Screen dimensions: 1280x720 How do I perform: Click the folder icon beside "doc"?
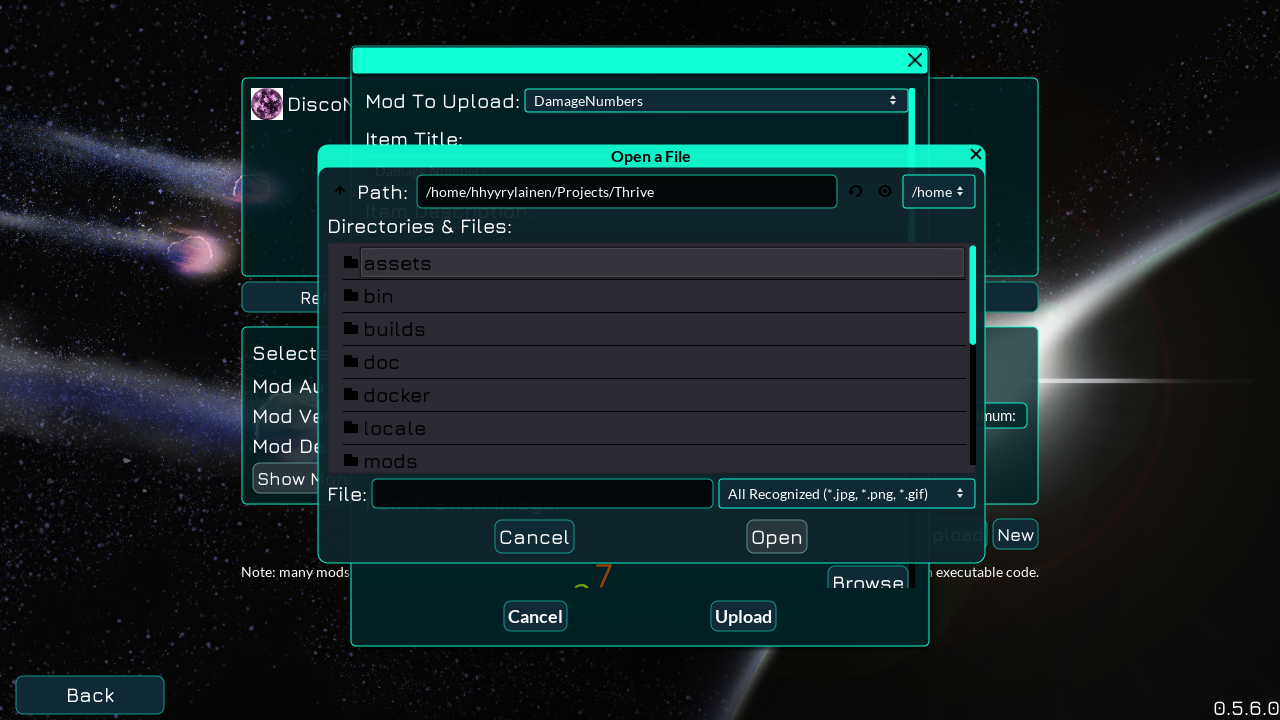pyautogui.click(x=350, y=361)
